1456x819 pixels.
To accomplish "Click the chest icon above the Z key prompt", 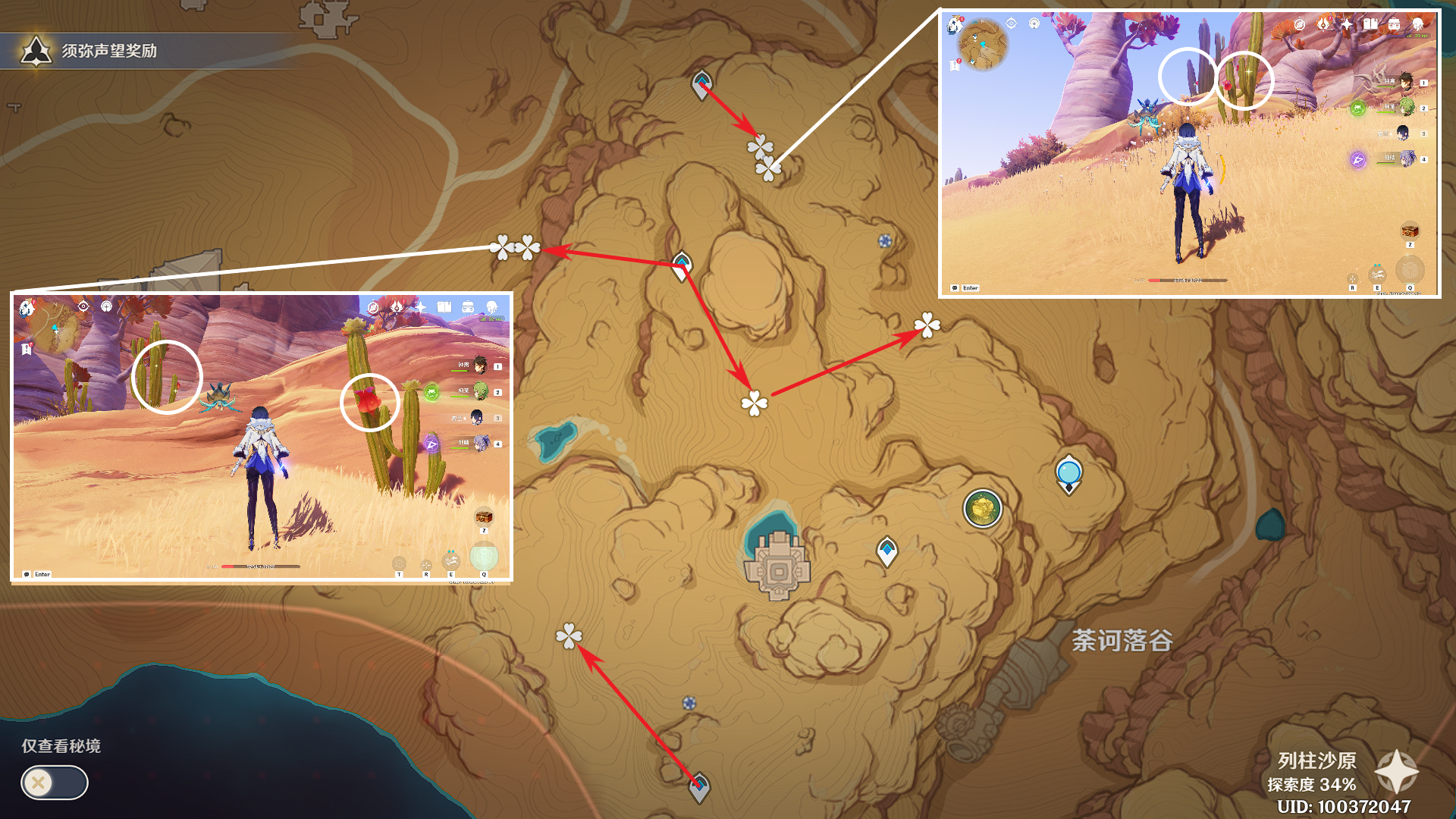I will pyautogui.click(x=484, y=516).
